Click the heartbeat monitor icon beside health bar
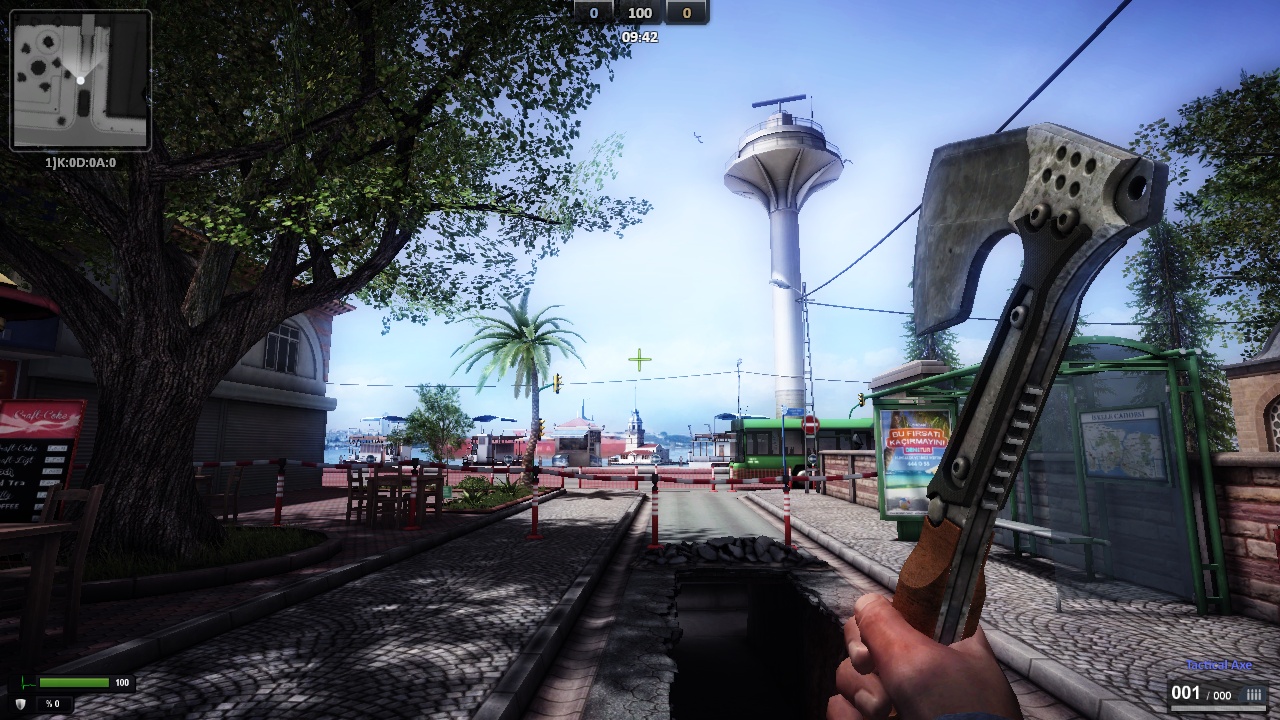Screen dimensions: 1280x720 point(27,684)
